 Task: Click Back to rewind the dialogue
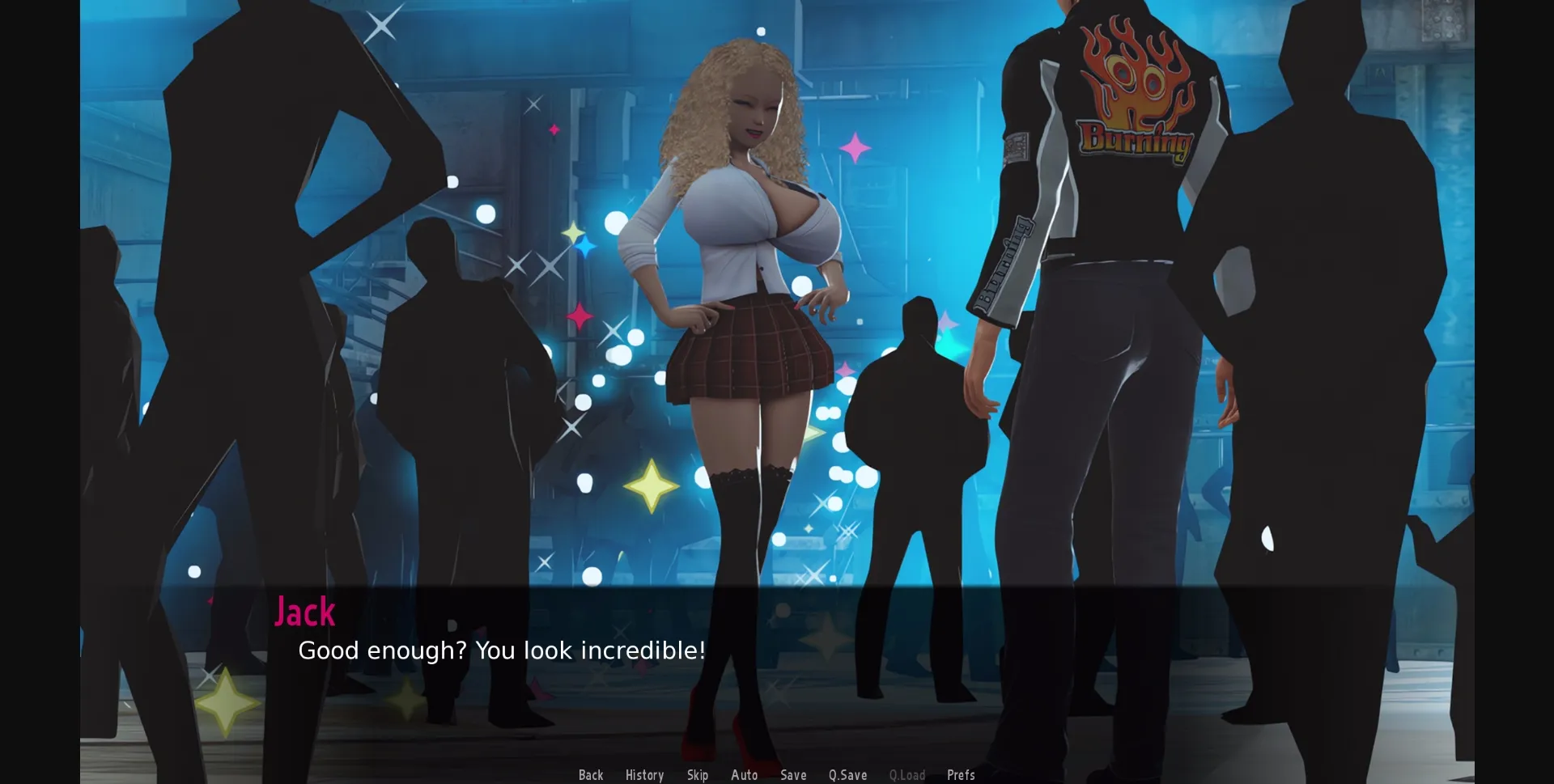pos(591,774)
